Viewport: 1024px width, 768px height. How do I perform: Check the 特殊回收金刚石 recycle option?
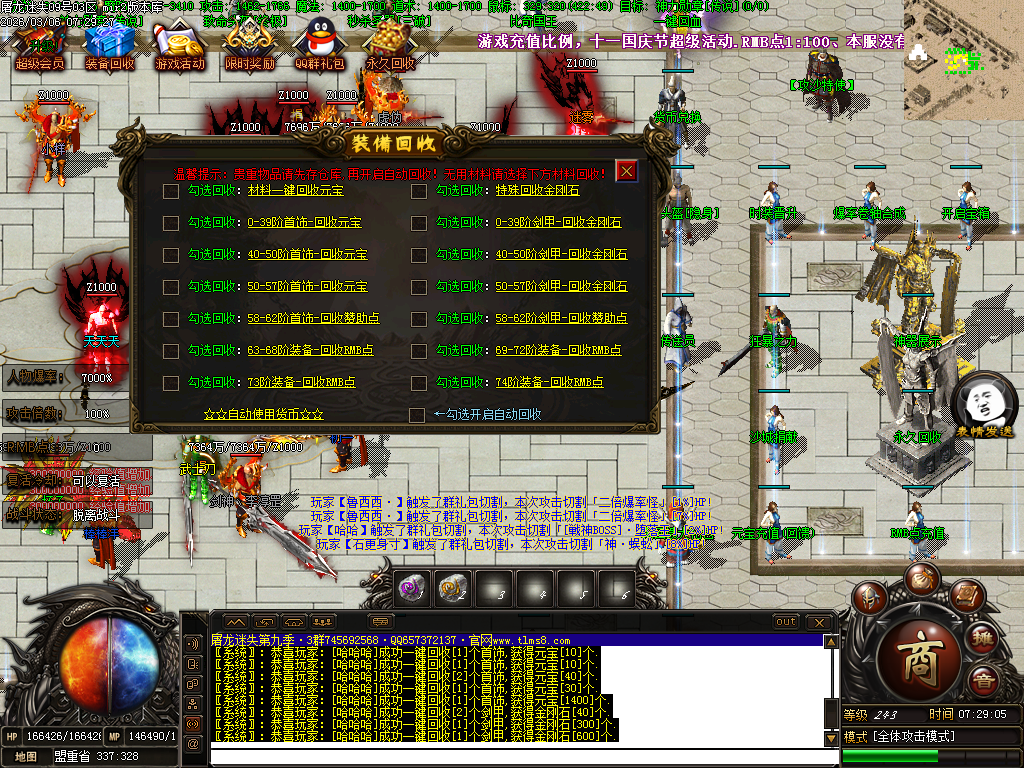419,191
